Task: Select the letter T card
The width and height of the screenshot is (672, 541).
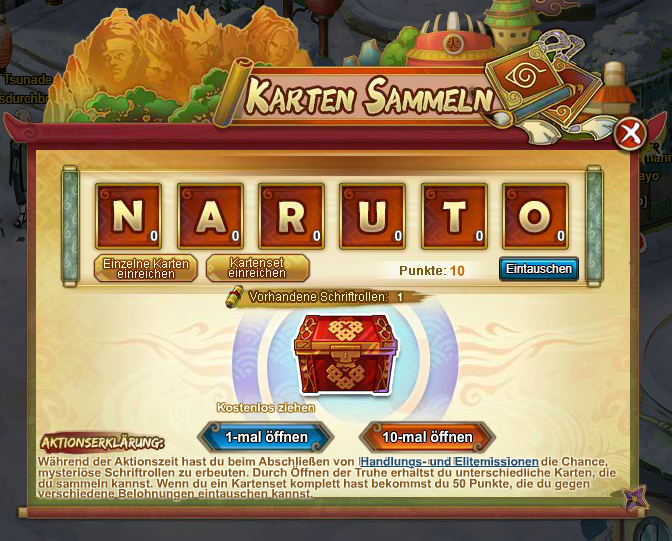Action: tap(453, 216)
